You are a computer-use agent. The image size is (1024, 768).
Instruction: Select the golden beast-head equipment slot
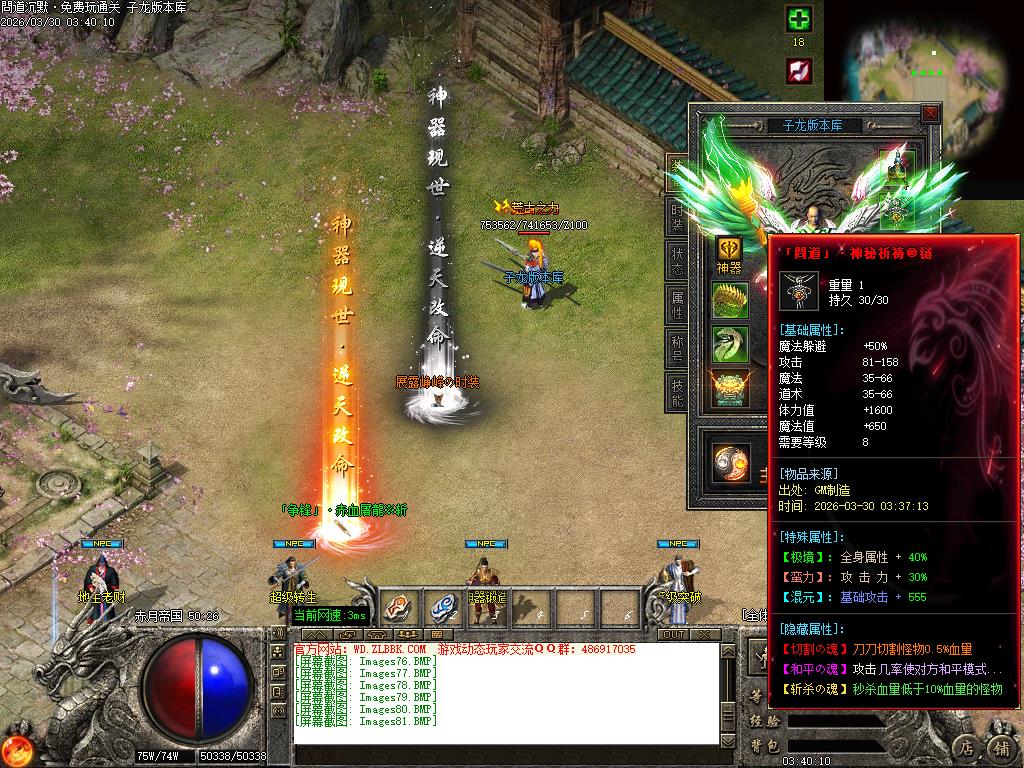click(730, 388)
